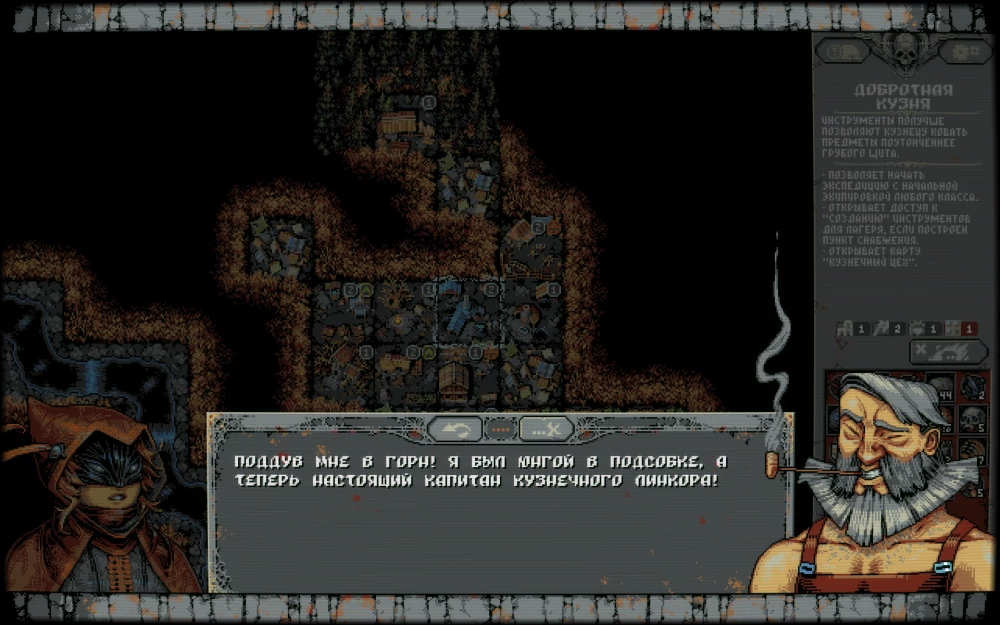Click the demolish button under the building costs
Screen dimensions: 1000x625
pos(948,351)
